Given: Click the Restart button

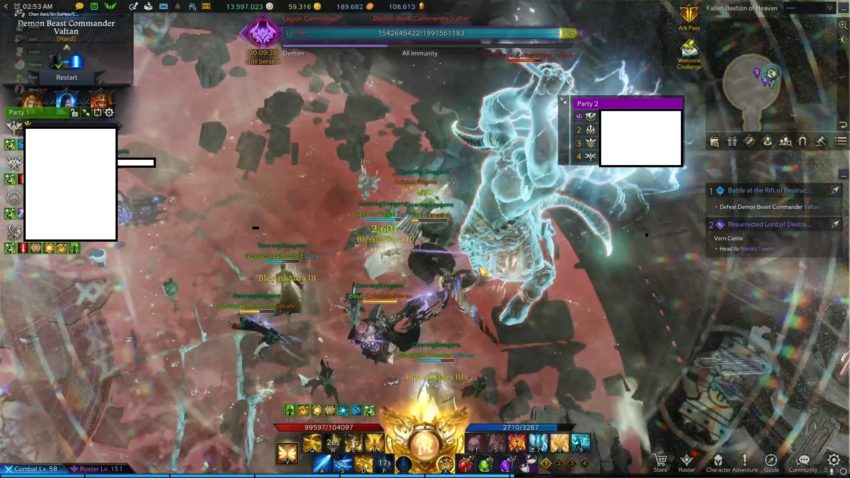Looking at the screenshot, I should click(x=67, y=77).
